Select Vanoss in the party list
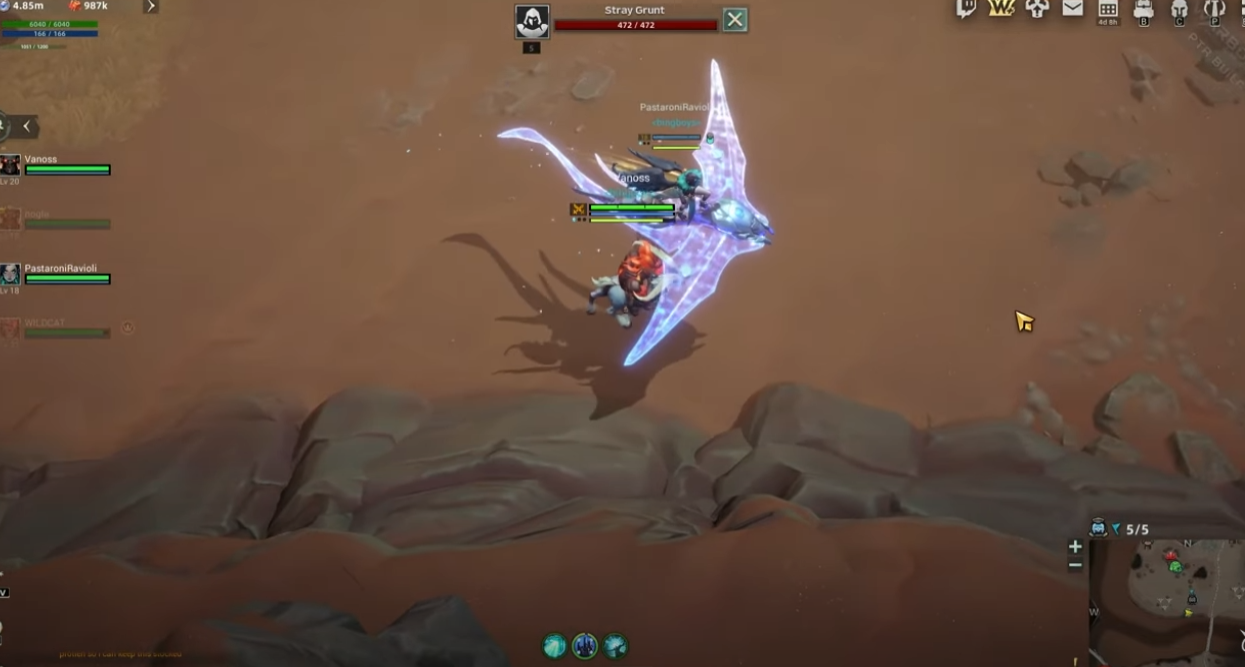 (x=55, y=165)
